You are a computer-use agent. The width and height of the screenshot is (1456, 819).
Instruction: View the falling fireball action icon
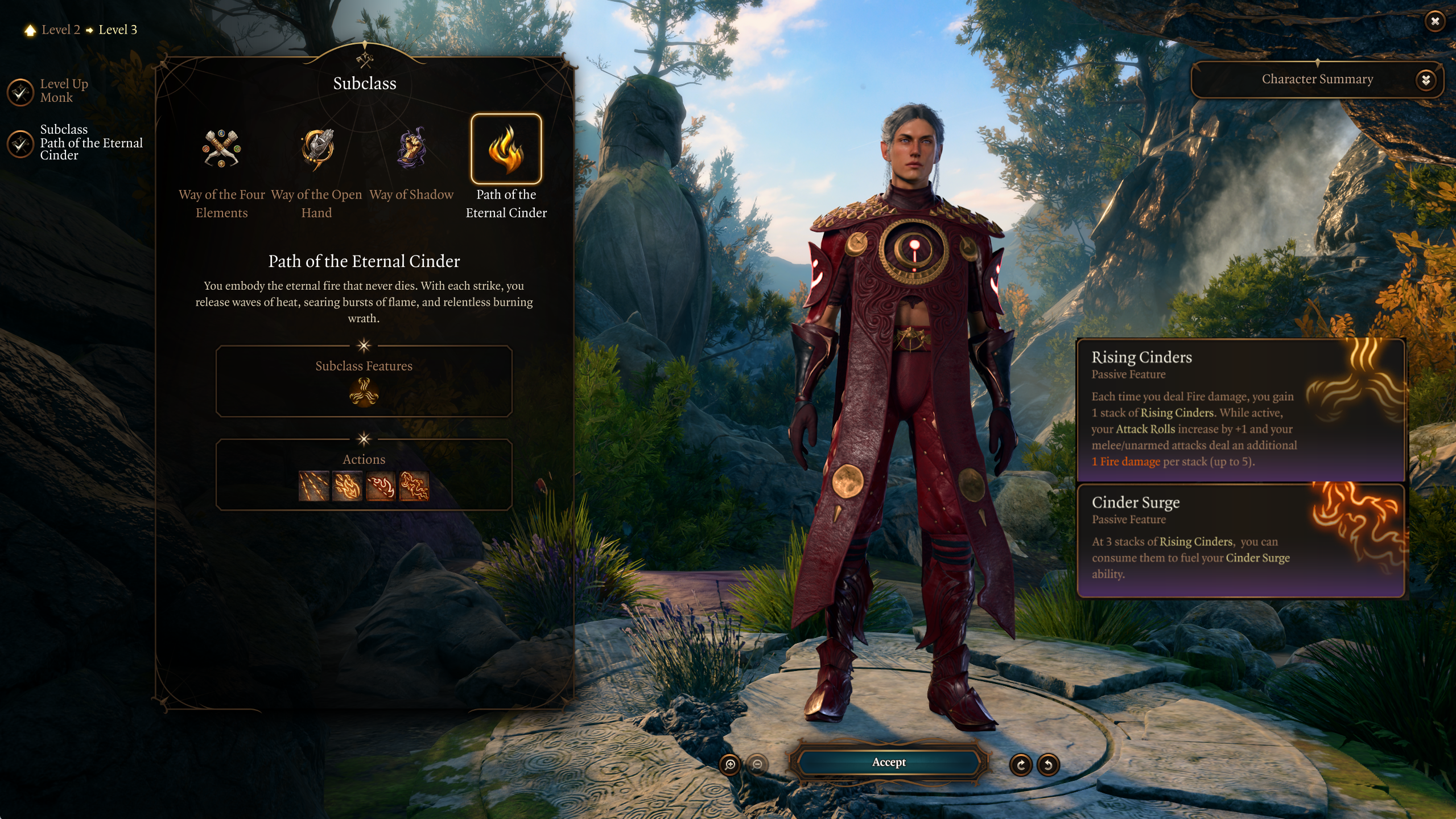point(347,486)
